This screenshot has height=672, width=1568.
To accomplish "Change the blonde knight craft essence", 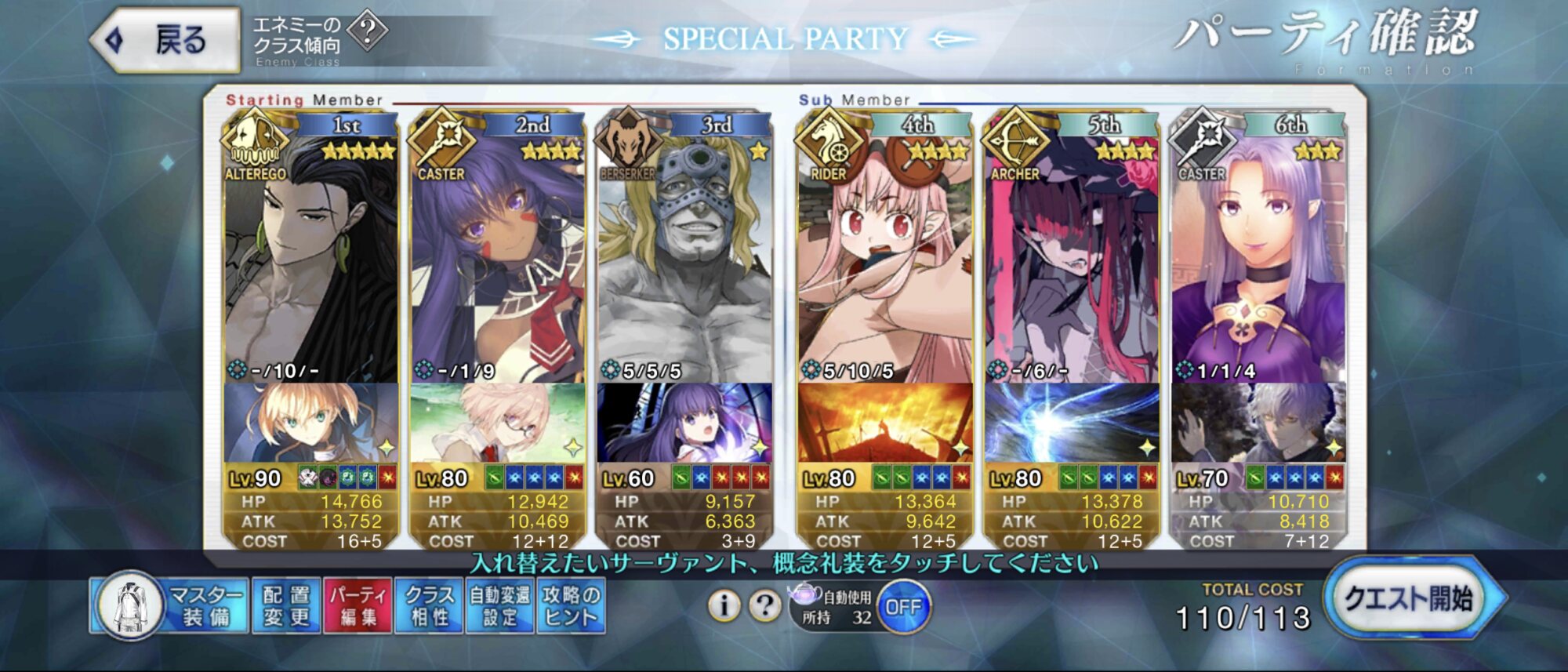I will pyautogui.click(x=310, y=423).
